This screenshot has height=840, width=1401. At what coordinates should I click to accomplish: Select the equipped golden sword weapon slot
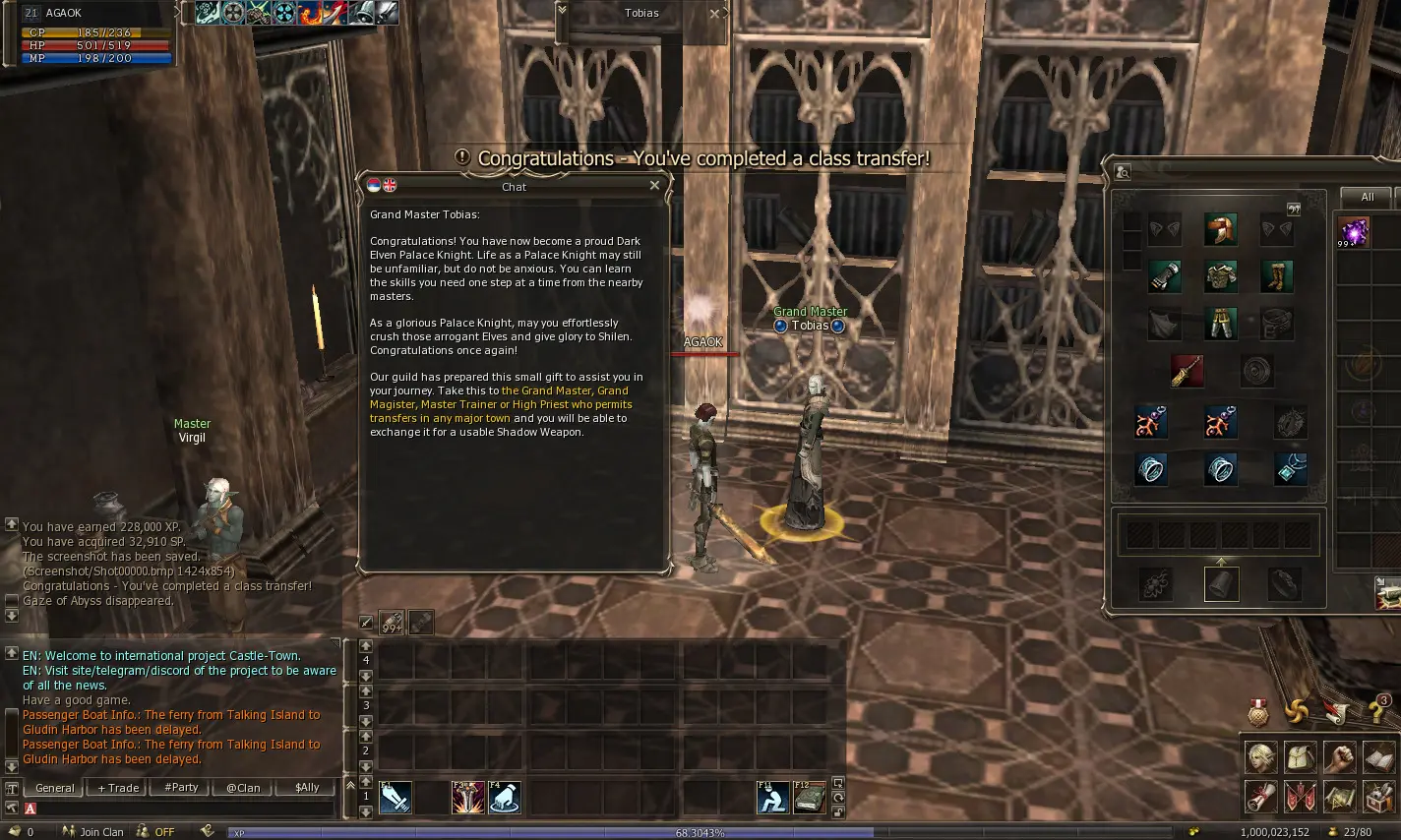(x=1188, y=371)
